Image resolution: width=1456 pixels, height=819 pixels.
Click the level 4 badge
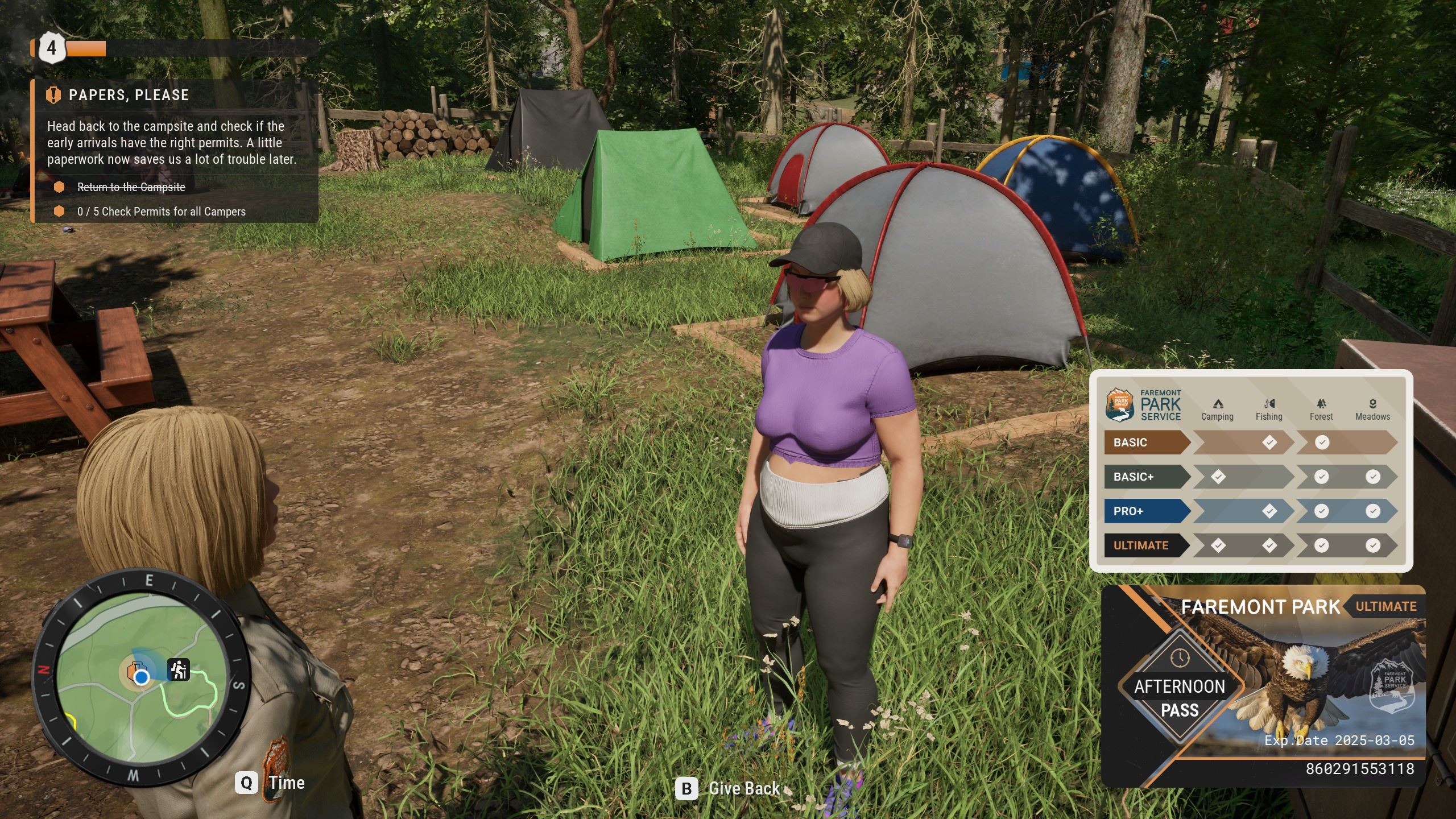[51, 48]
